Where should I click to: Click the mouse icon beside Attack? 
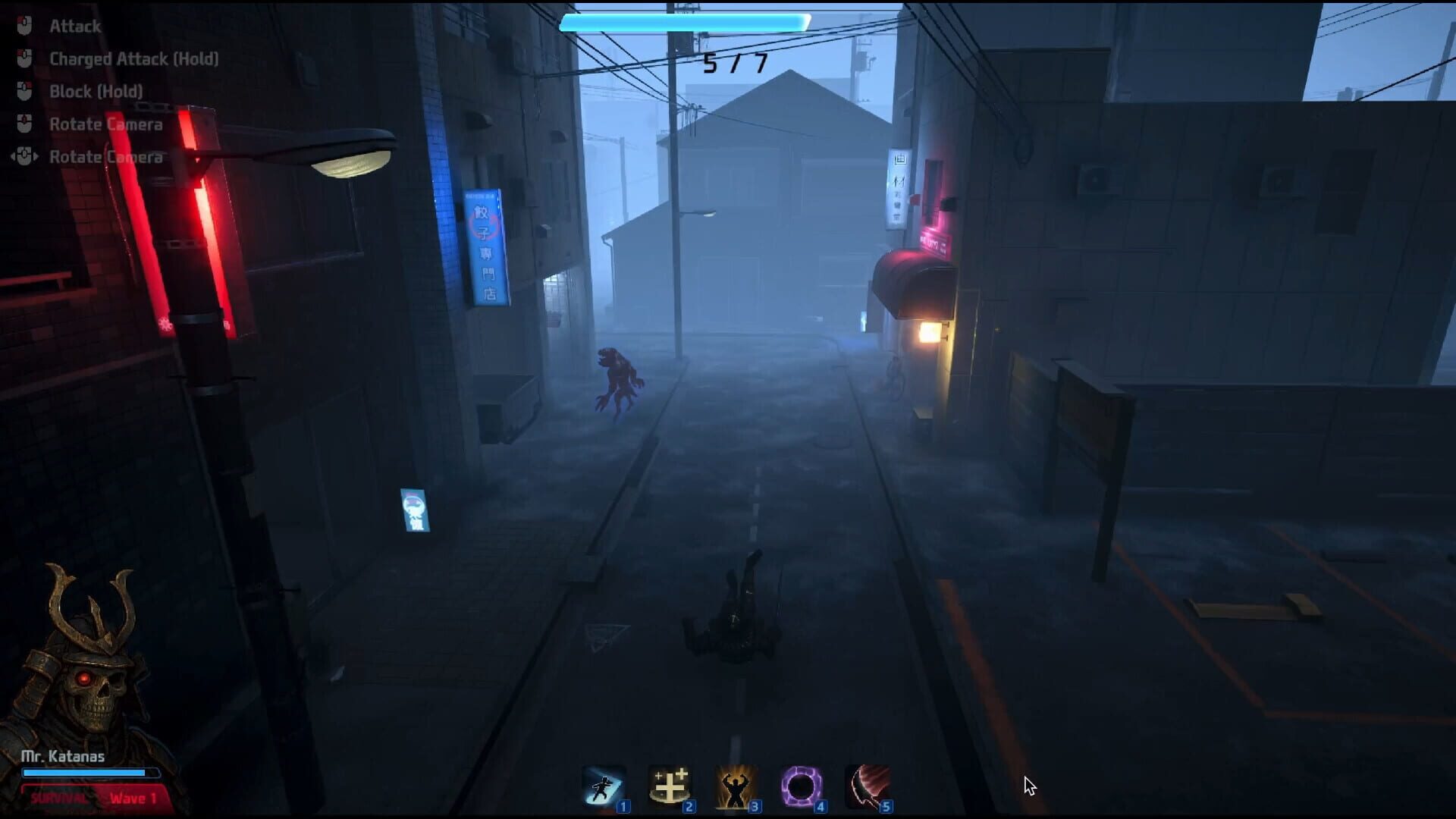click(x=24, y=26)
